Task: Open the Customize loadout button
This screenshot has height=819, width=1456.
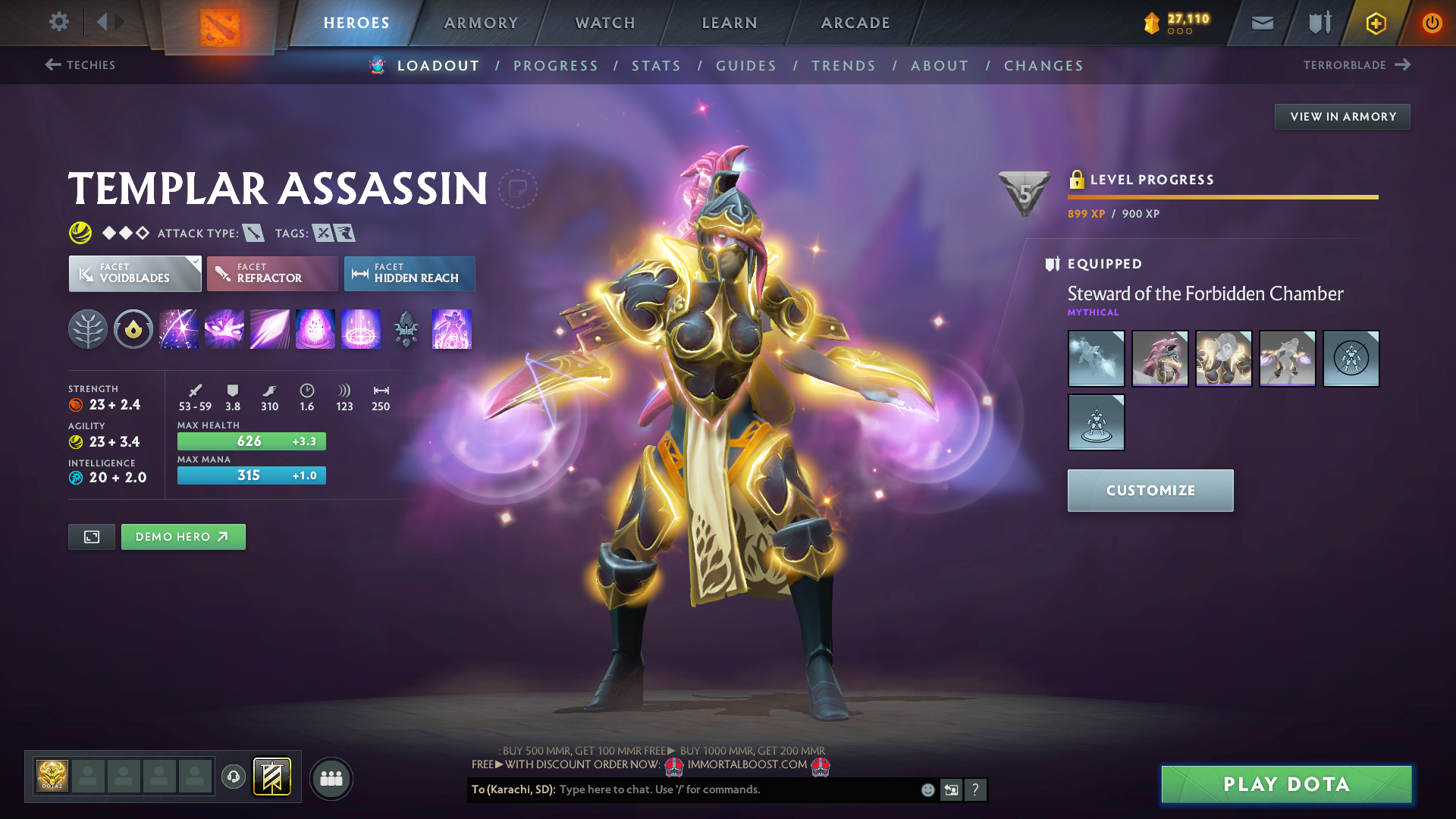Action: click(x=1150, y=491)
